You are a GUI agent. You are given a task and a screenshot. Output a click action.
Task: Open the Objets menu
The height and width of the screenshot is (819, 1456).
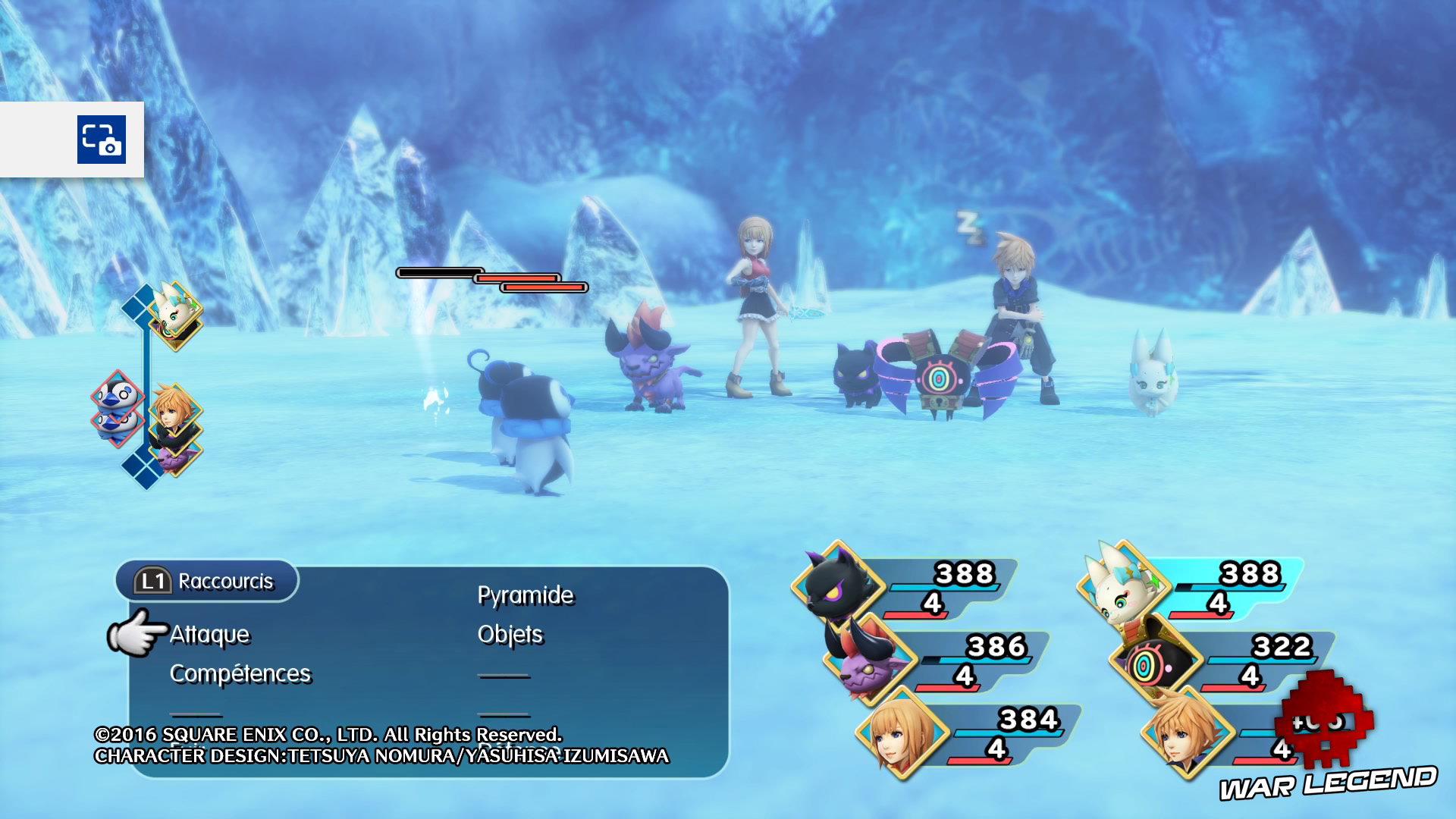tap(510, 634)
